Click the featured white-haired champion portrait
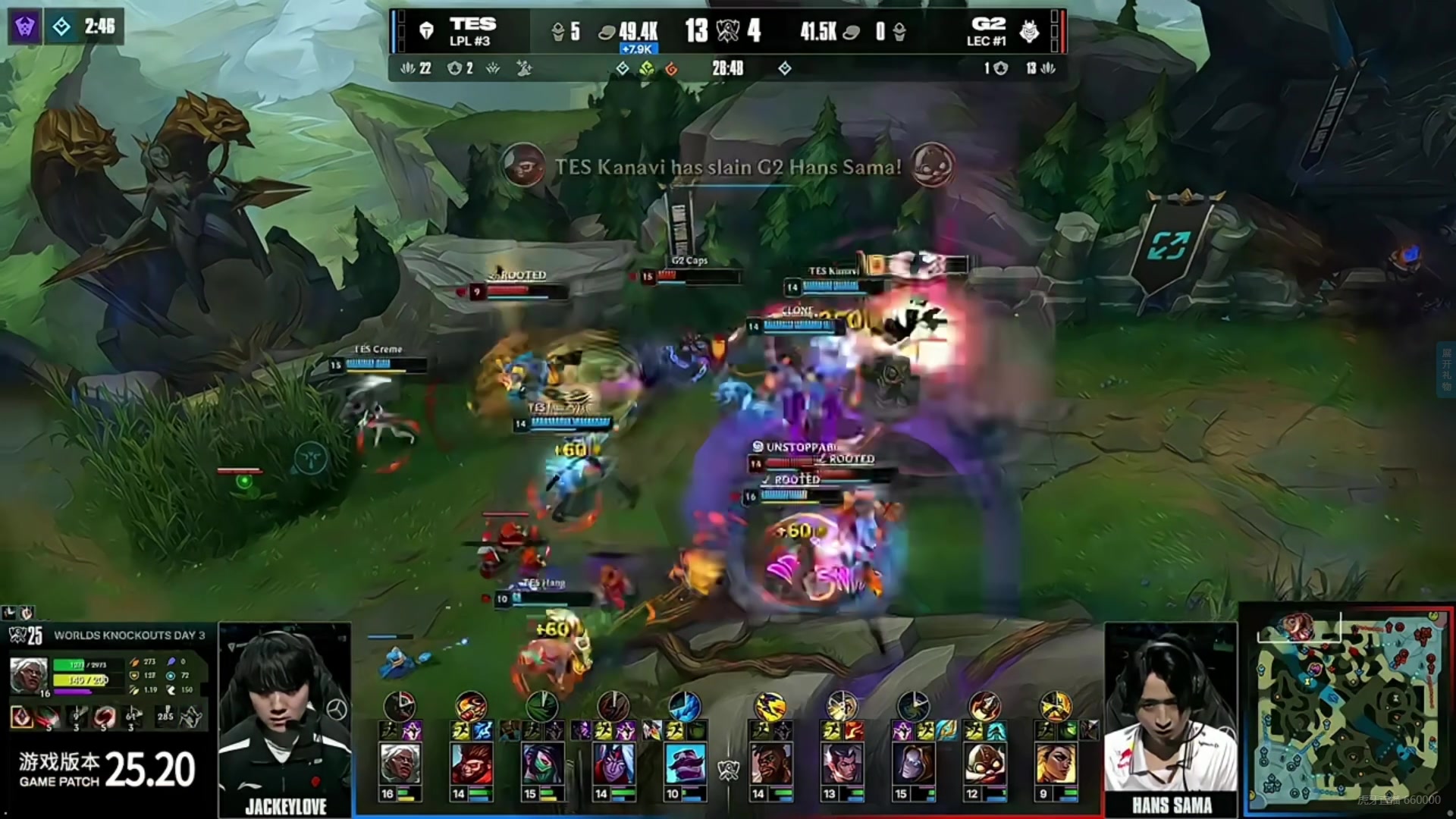1456x819 pixels. (x=28, y=674)
